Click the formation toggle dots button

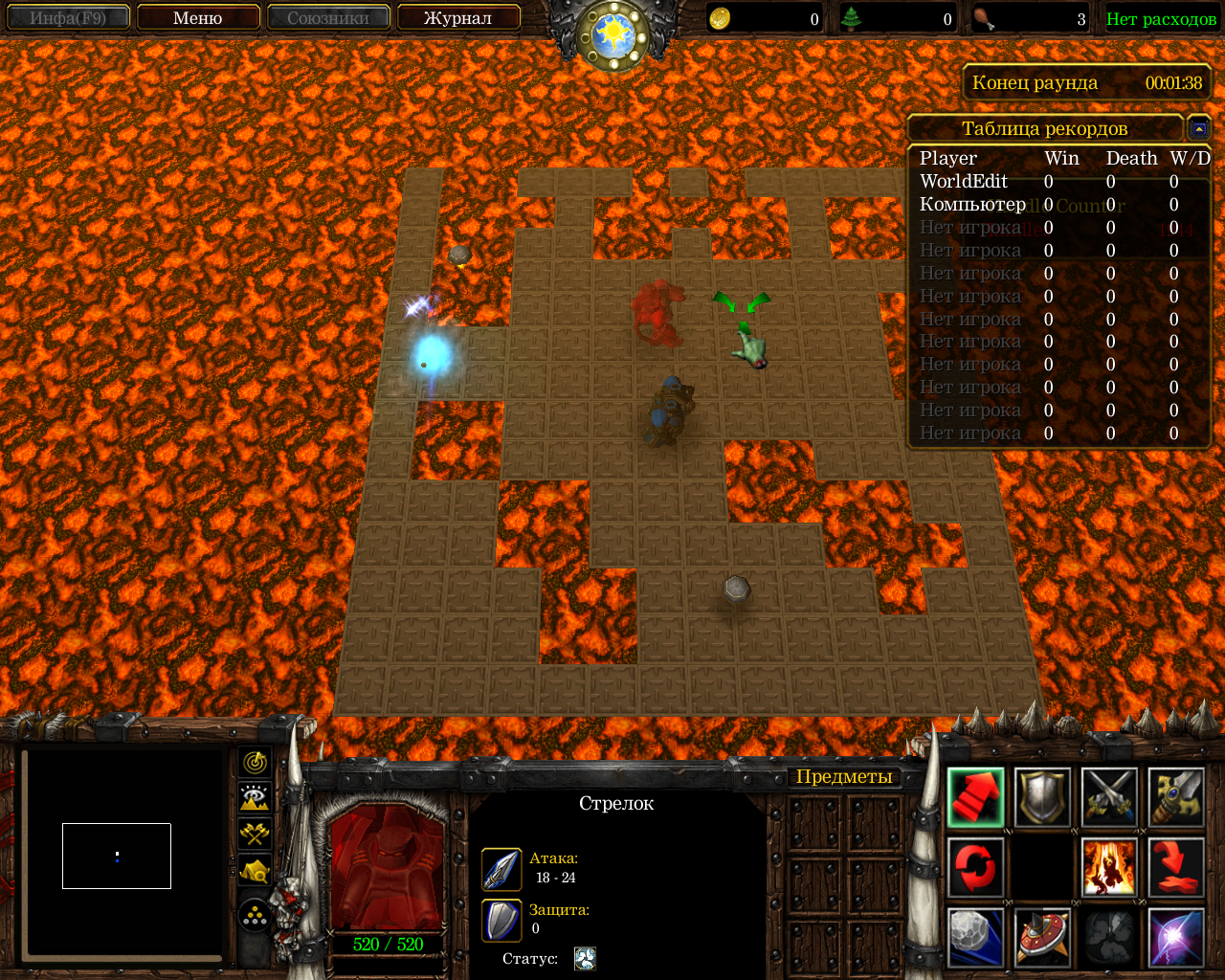coord(255,916)
